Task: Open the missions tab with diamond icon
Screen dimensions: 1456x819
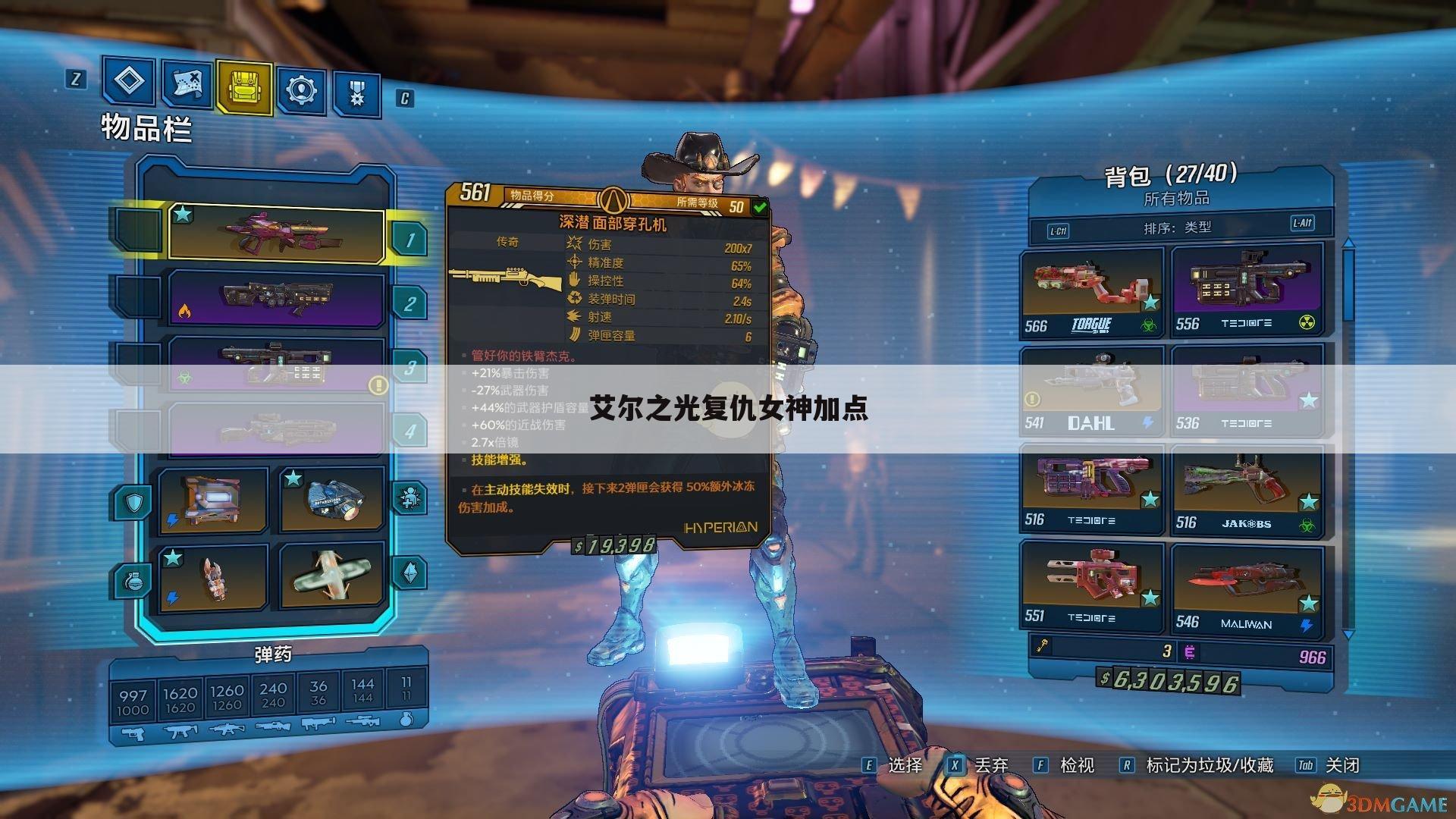Action: 129,82
